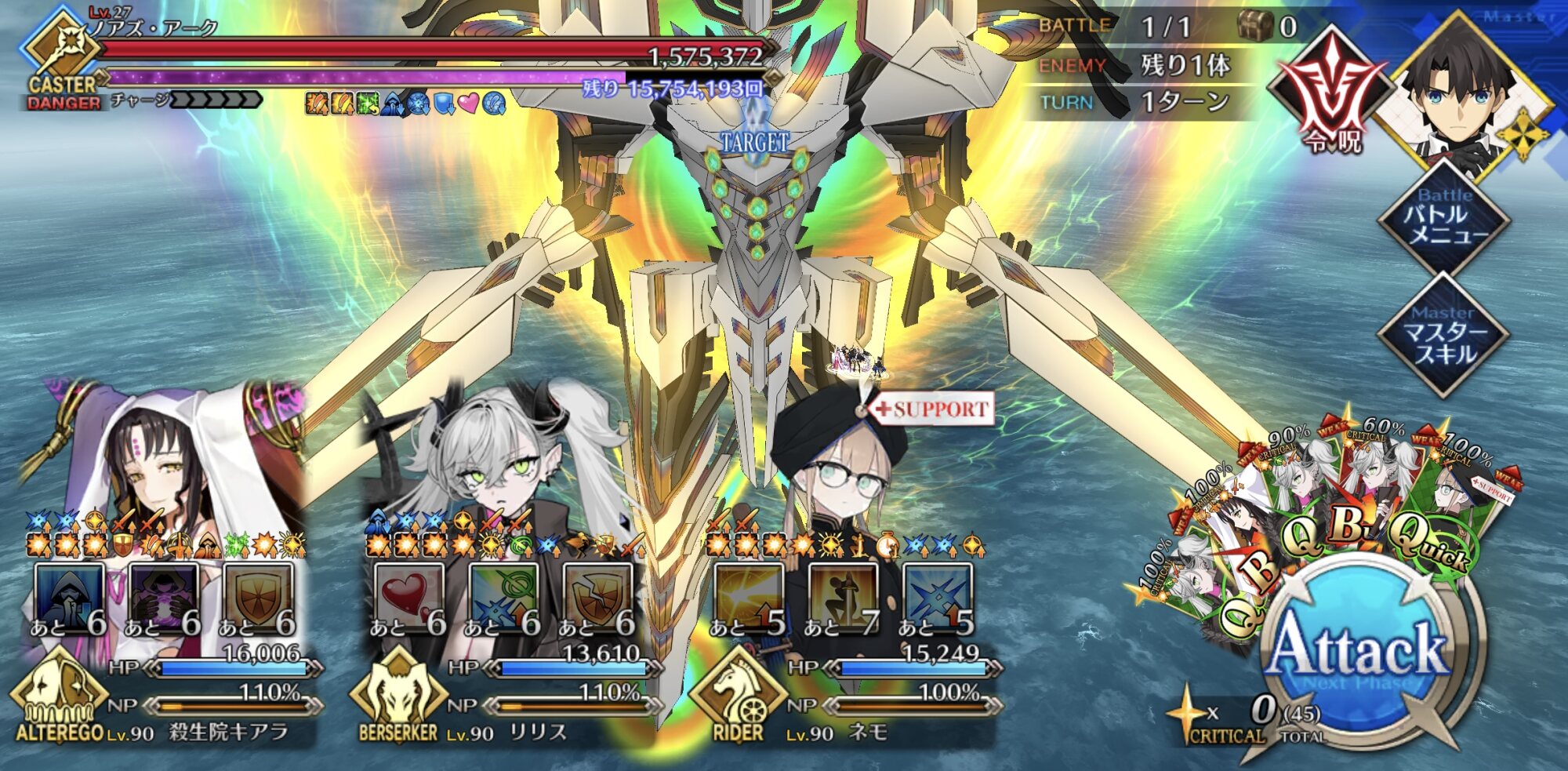The width and height of the screenshot is (1568, 771).
Task: Open the Master Skill panel
Action: click(1444, 335)
